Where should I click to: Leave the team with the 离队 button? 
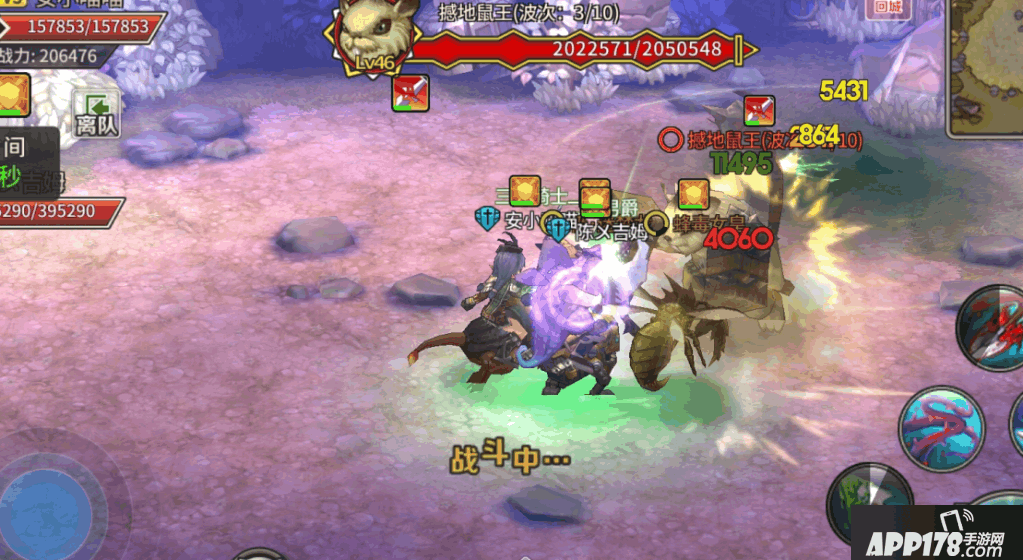tap(97, 113)
